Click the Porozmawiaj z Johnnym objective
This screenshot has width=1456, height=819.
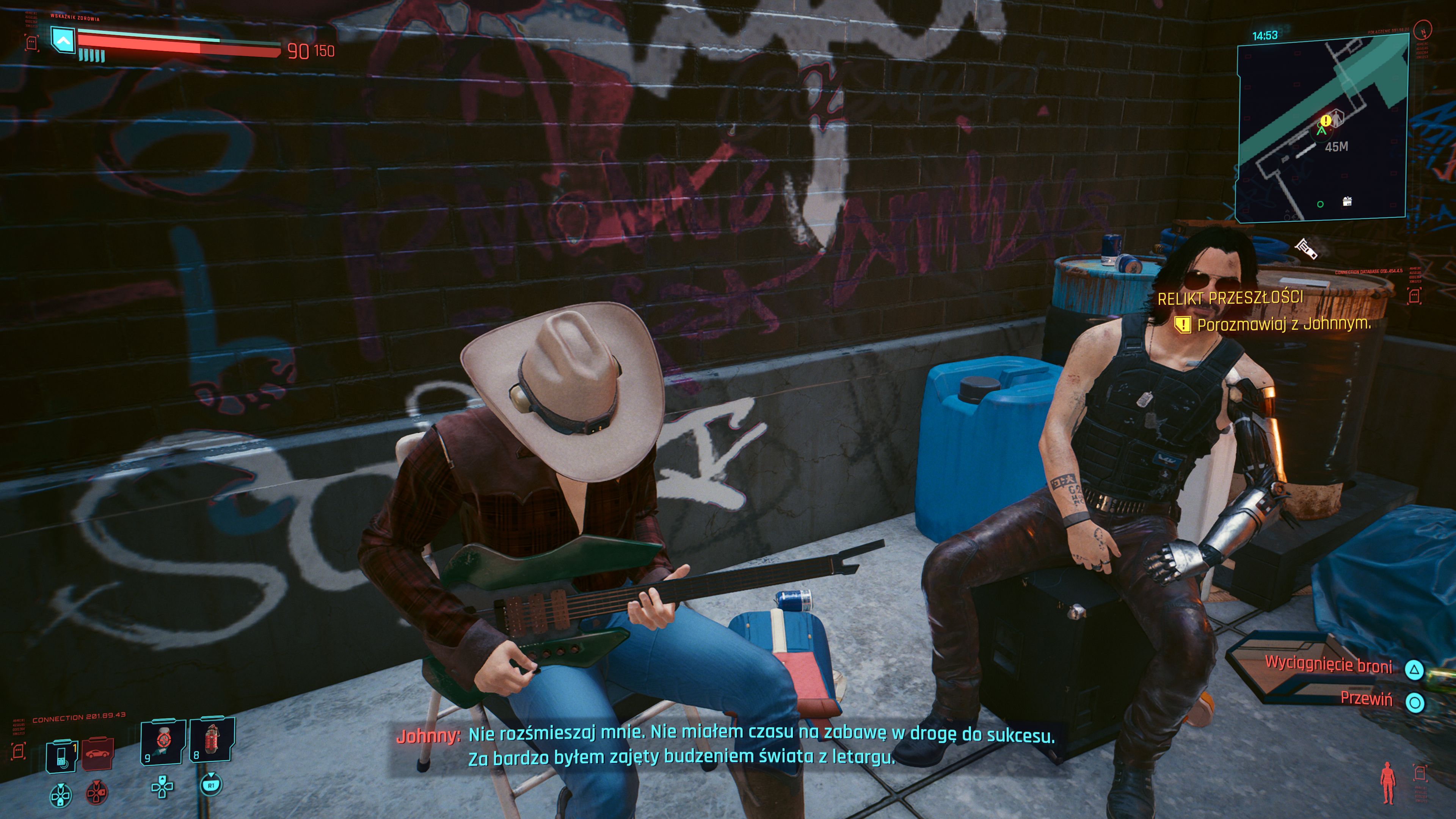(x=1283, y=325)
